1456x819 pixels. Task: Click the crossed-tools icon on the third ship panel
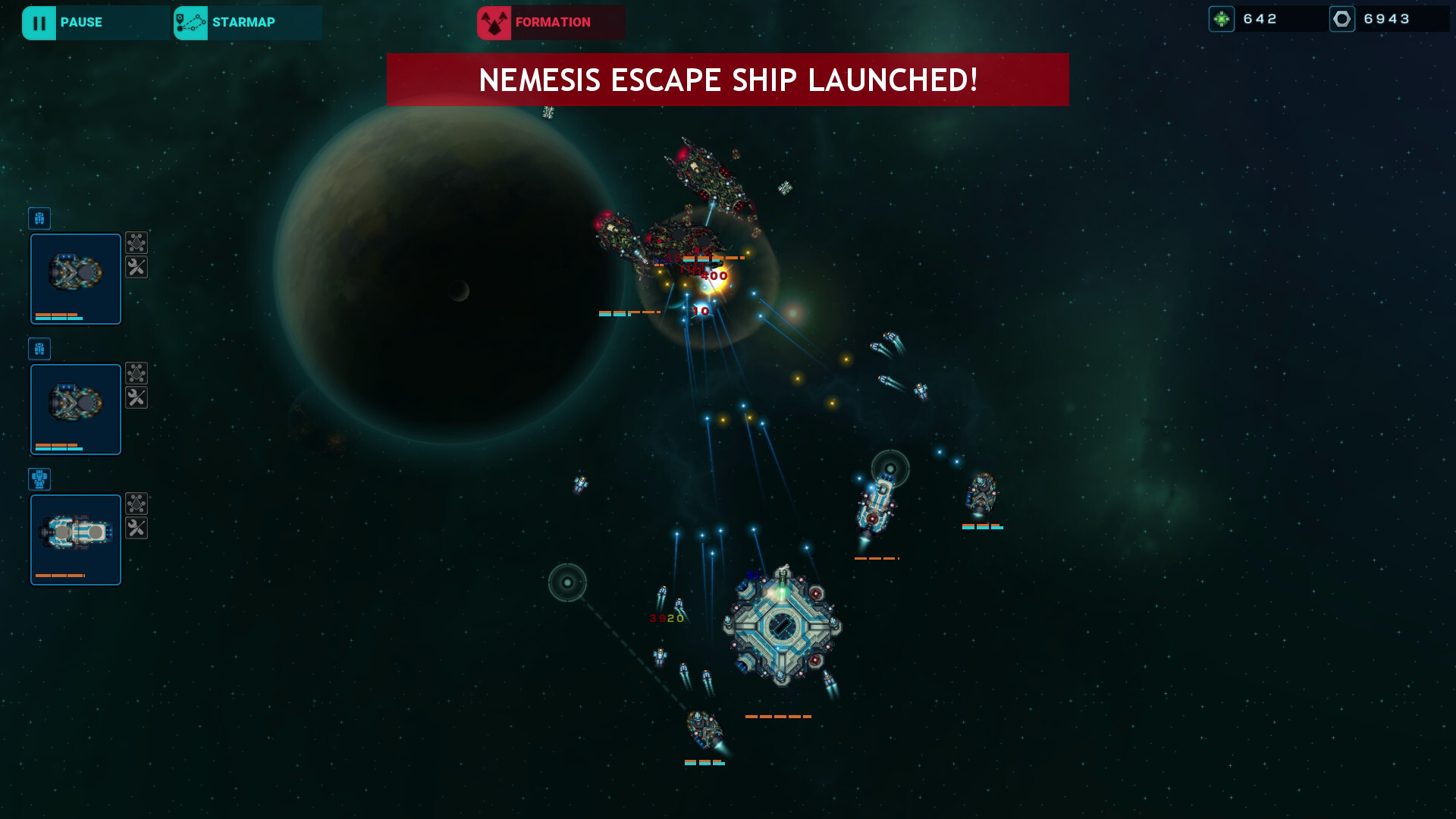tap(137, 529)
